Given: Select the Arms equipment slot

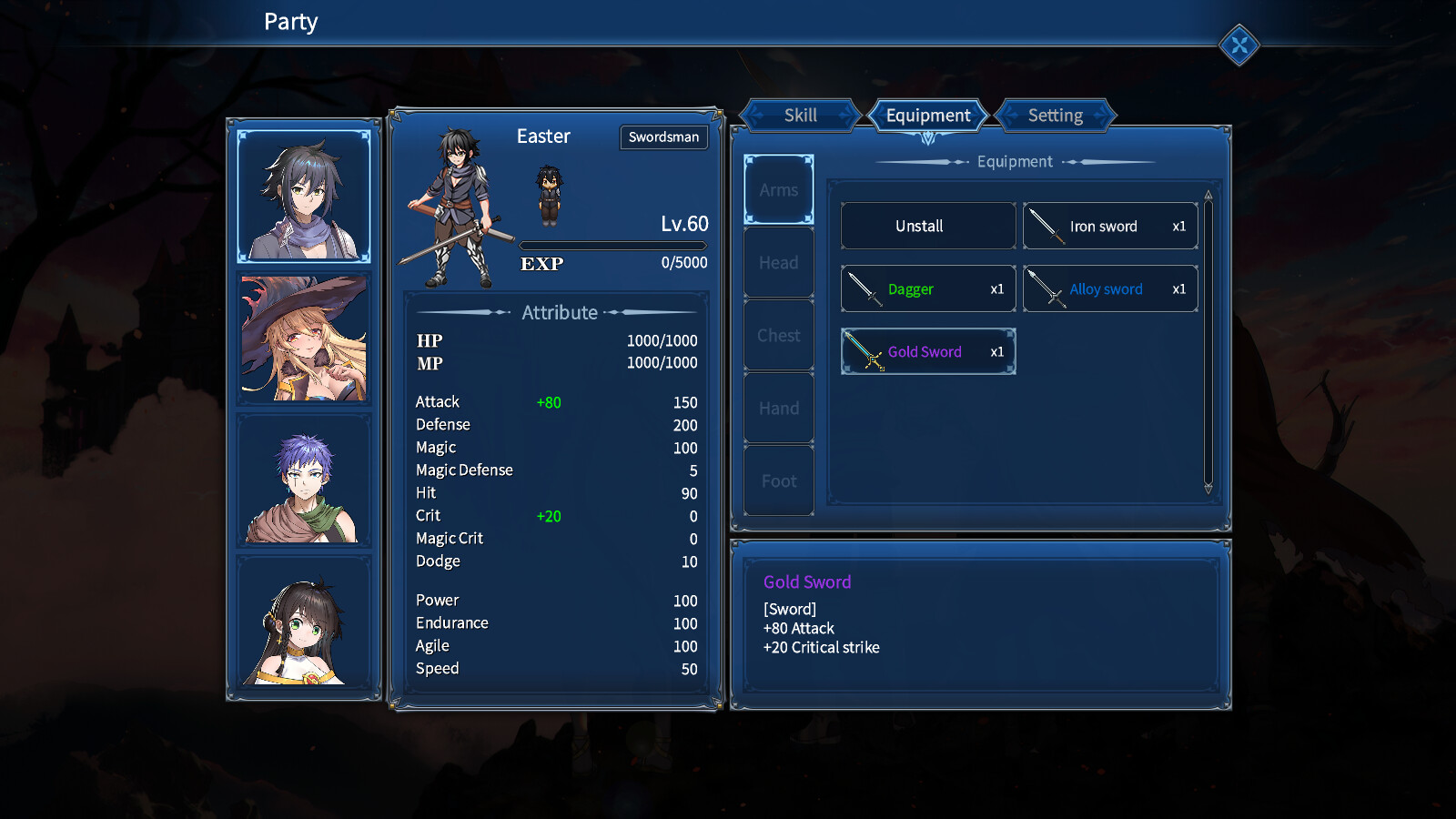Looking at the screenshot, I should coord(778,189).
